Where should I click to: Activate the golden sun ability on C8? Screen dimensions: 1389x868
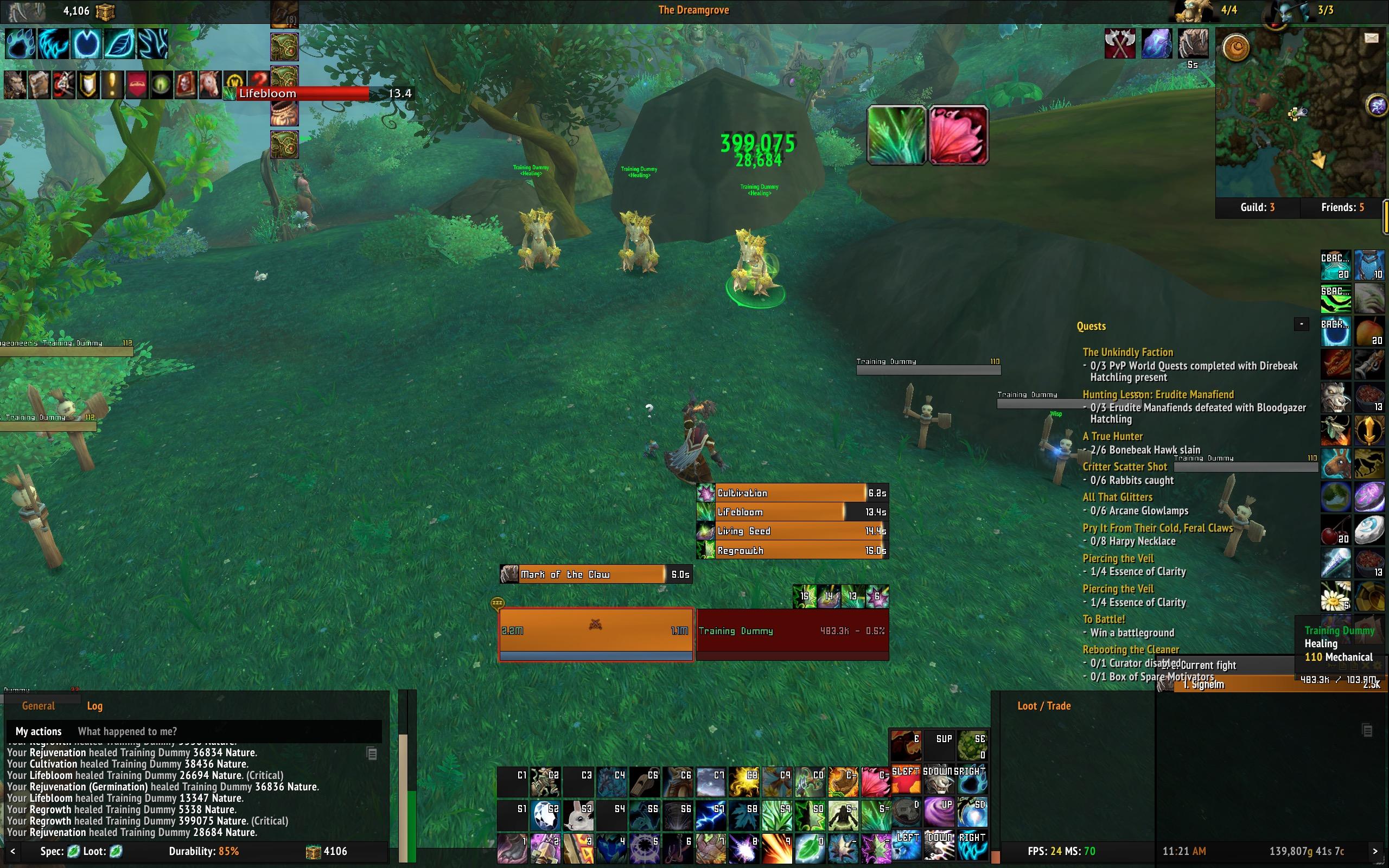744,782
